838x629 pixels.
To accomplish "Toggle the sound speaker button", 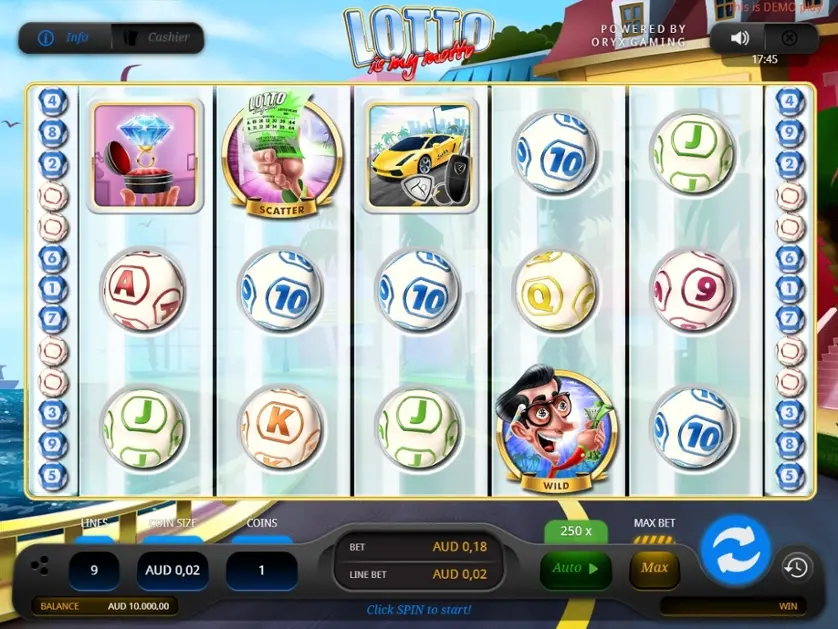I will [740, 38].
